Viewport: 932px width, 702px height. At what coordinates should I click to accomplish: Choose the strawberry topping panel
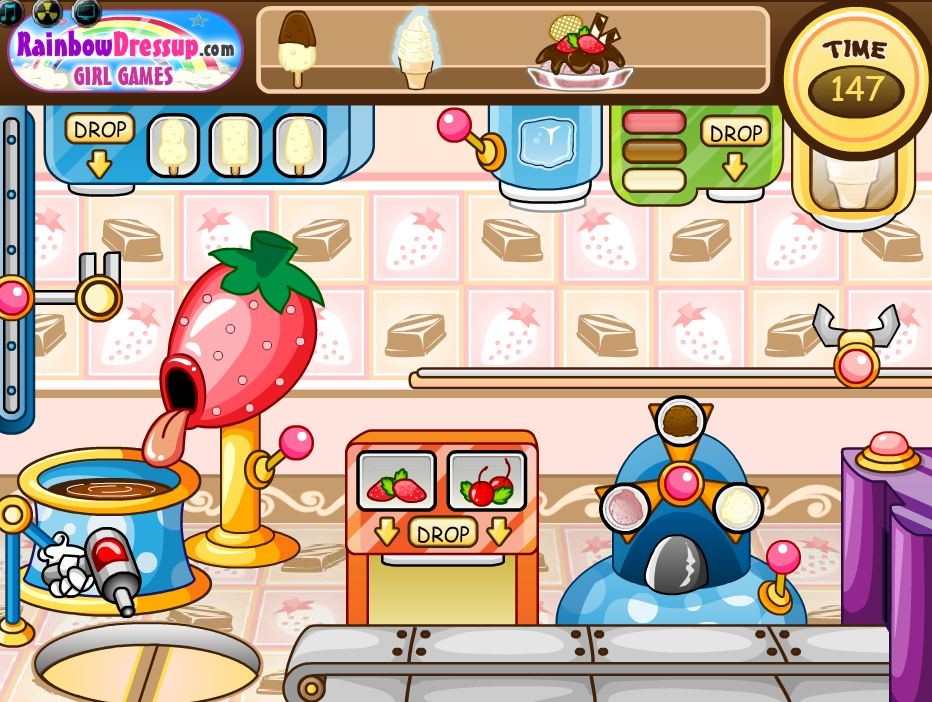[x=397, y=481]
